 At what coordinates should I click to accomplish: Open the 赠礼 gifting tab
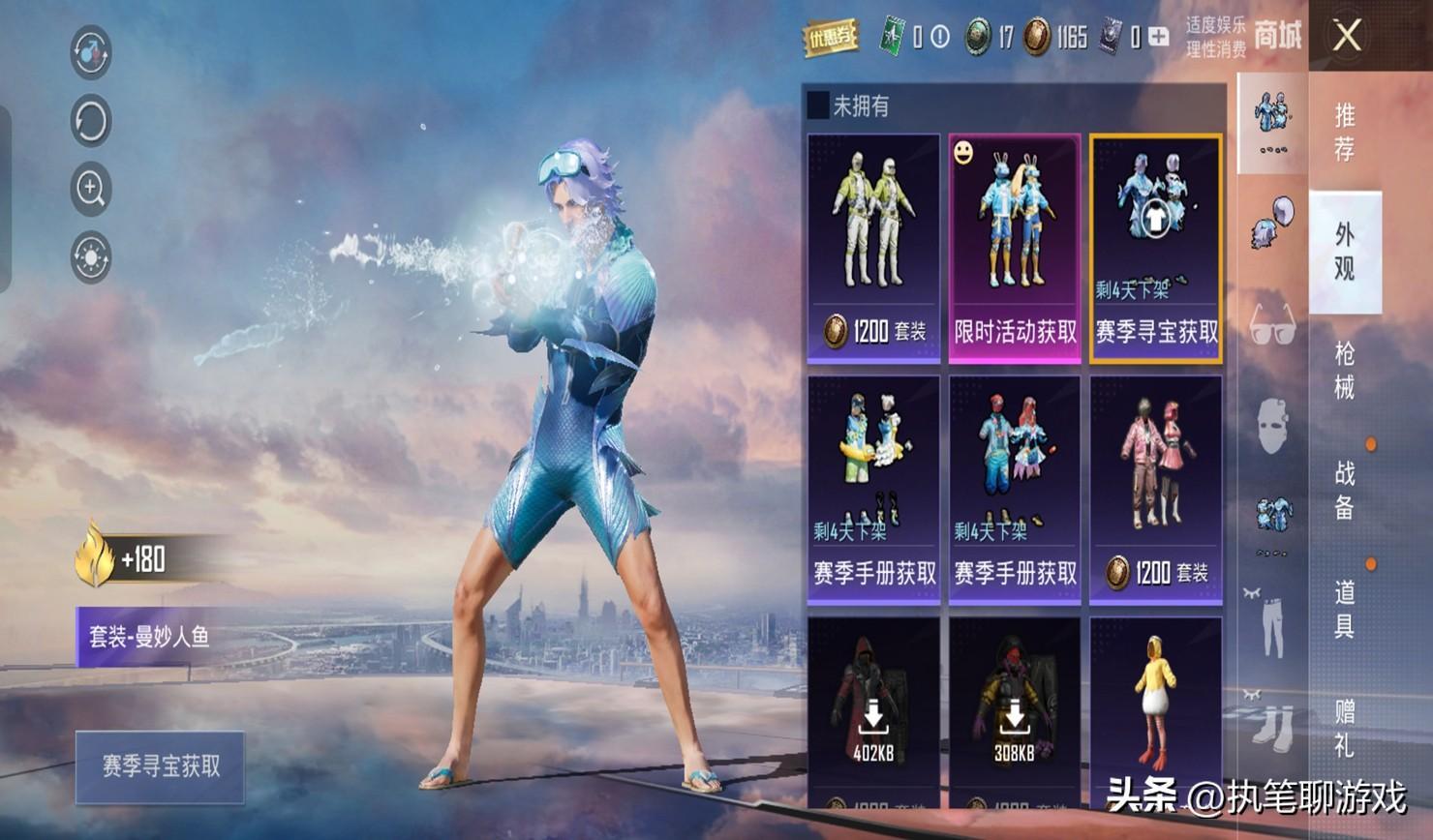coord(1345,728)
